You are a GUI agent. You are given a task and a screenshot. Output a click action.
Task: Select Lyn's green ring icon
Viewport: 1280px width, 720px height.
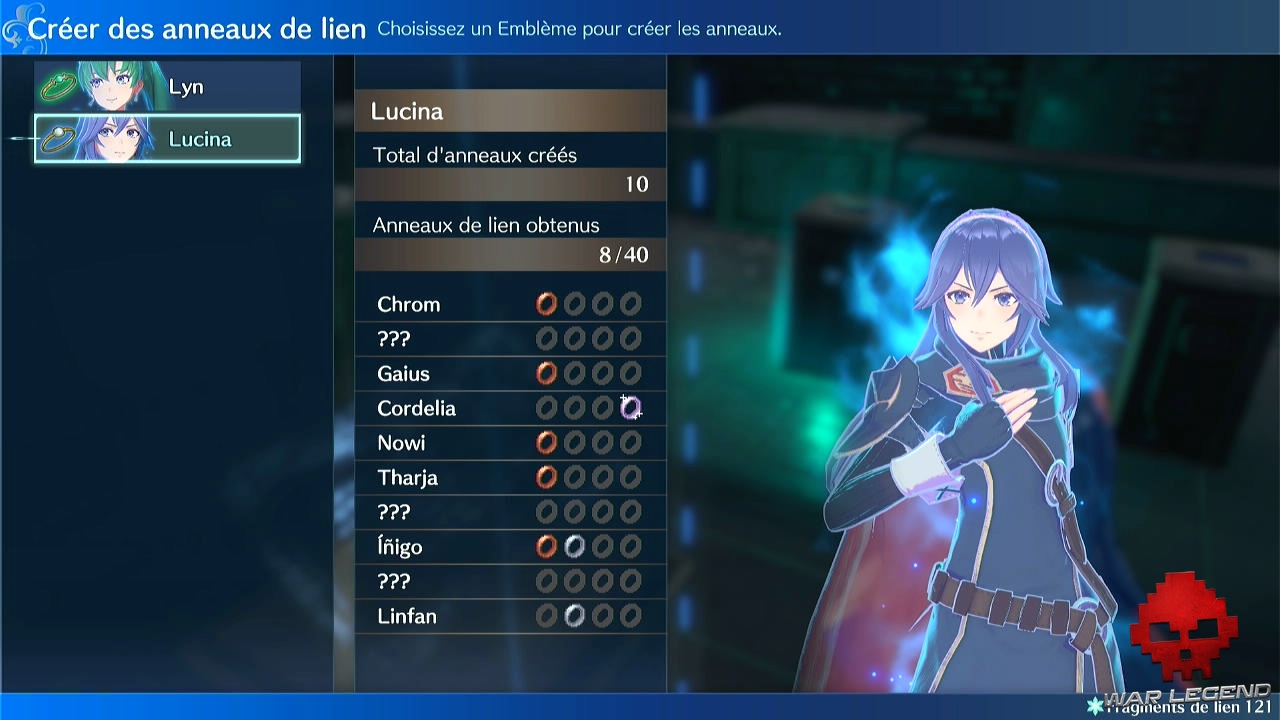coord(59,86)
